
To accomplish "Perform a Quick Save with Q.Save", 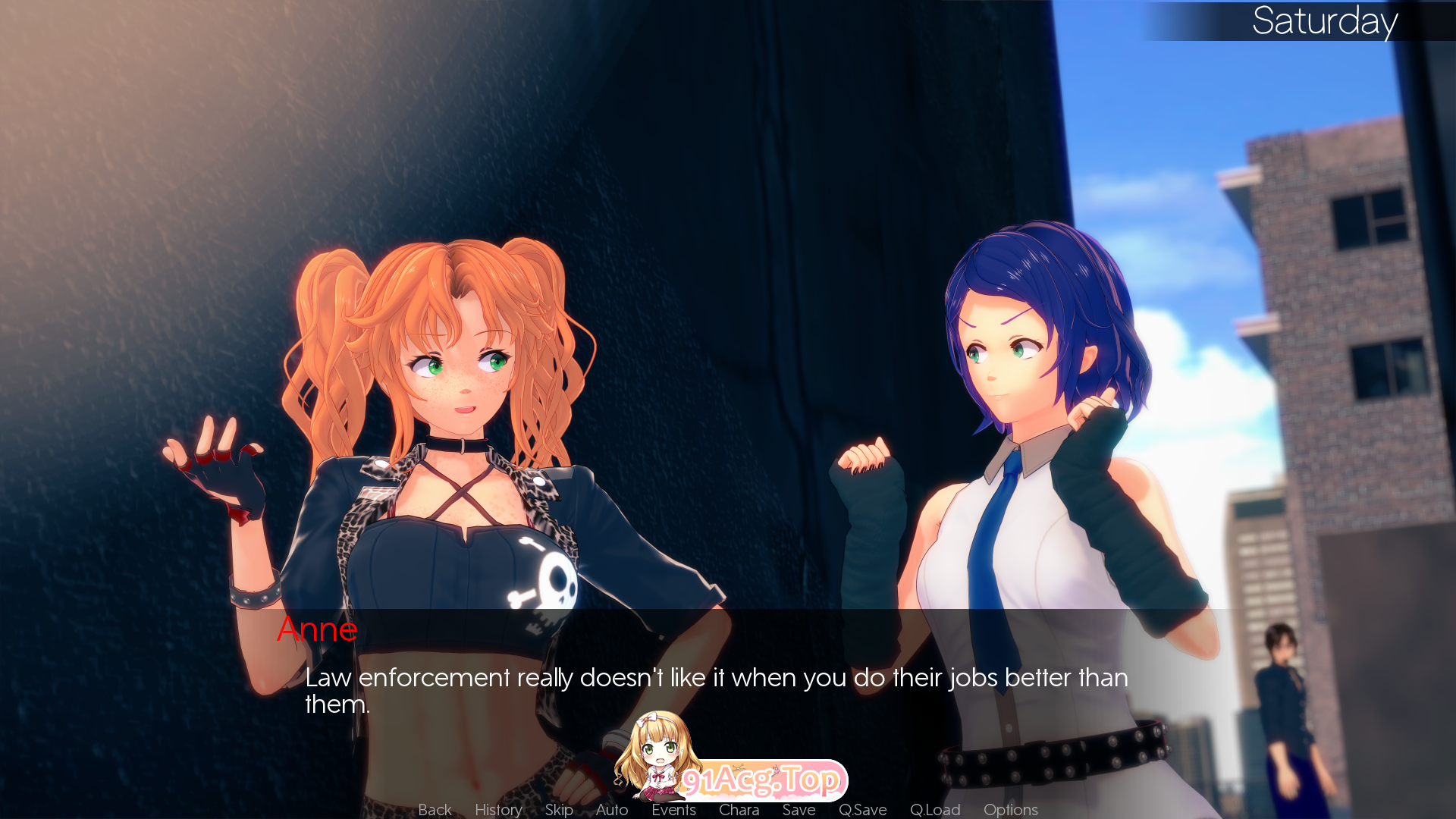I will [x=864, y=810].
